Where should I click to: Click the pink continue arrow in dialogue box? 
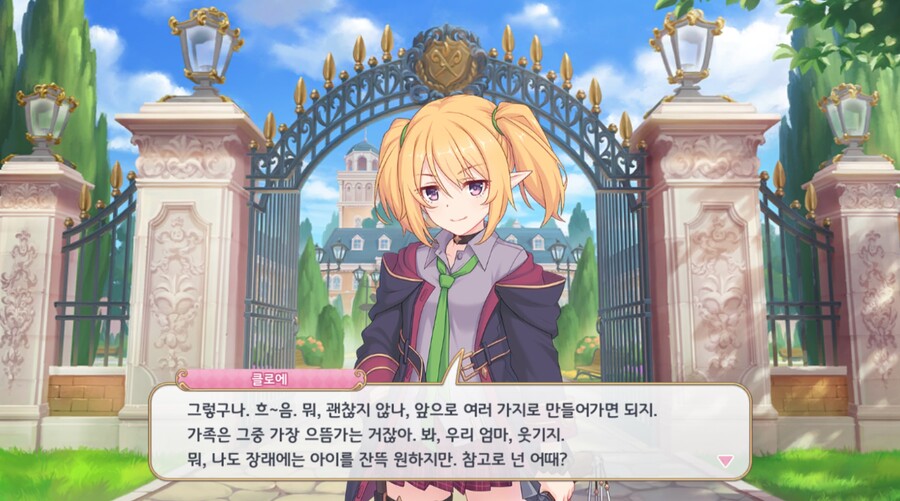(x=726, y=460)
